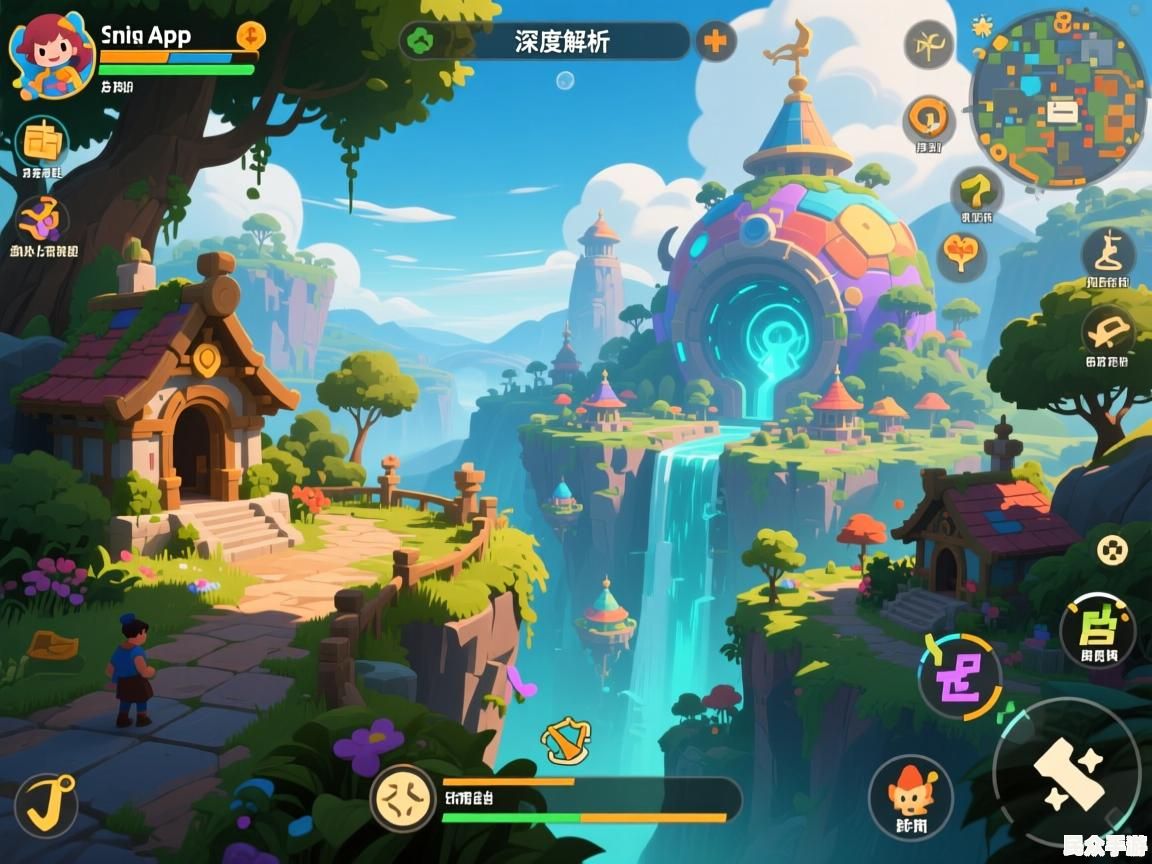
Task: Click the gold coin badge next to name
Action: [251, 36]
